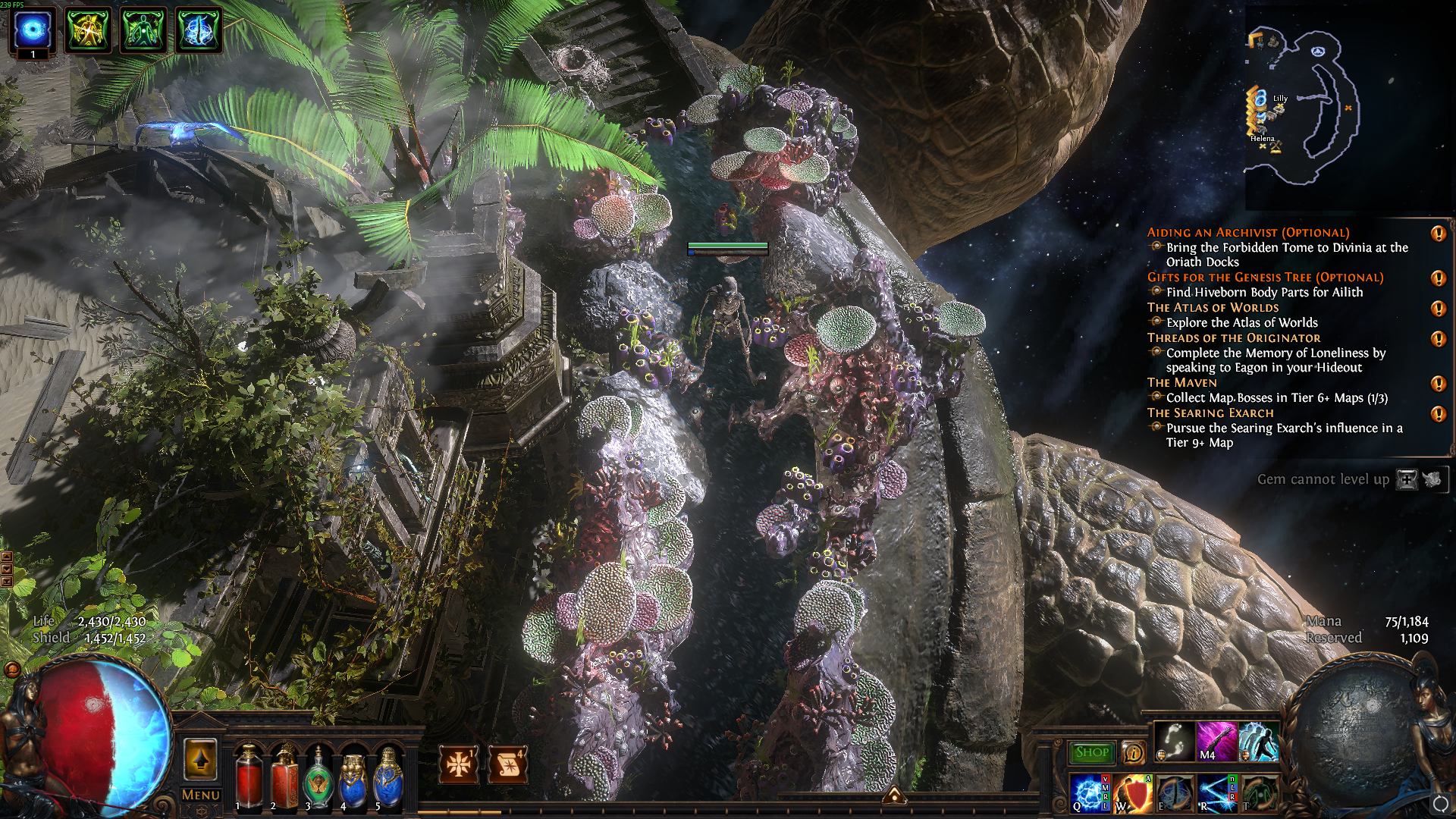Open the Menu button above the Menu label
The height and width of the screenshot is (819, 1456).
[200, 760]
